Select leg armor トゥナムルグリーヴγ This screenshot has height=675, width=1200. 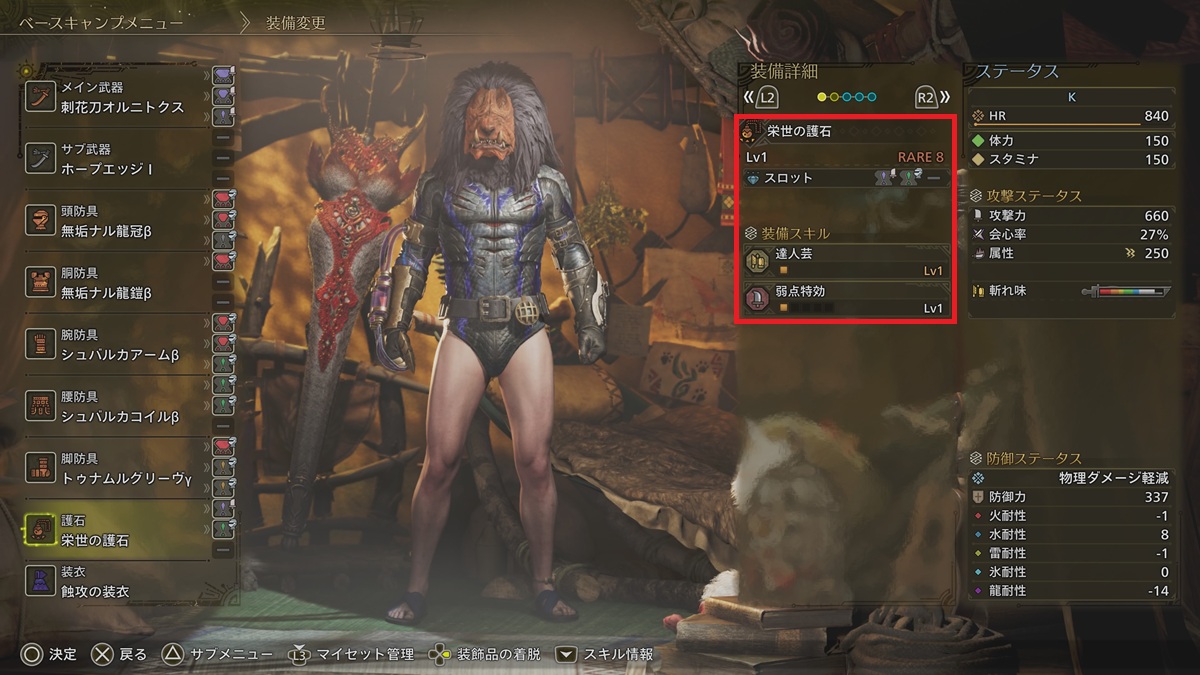click(x=120, y=470)
